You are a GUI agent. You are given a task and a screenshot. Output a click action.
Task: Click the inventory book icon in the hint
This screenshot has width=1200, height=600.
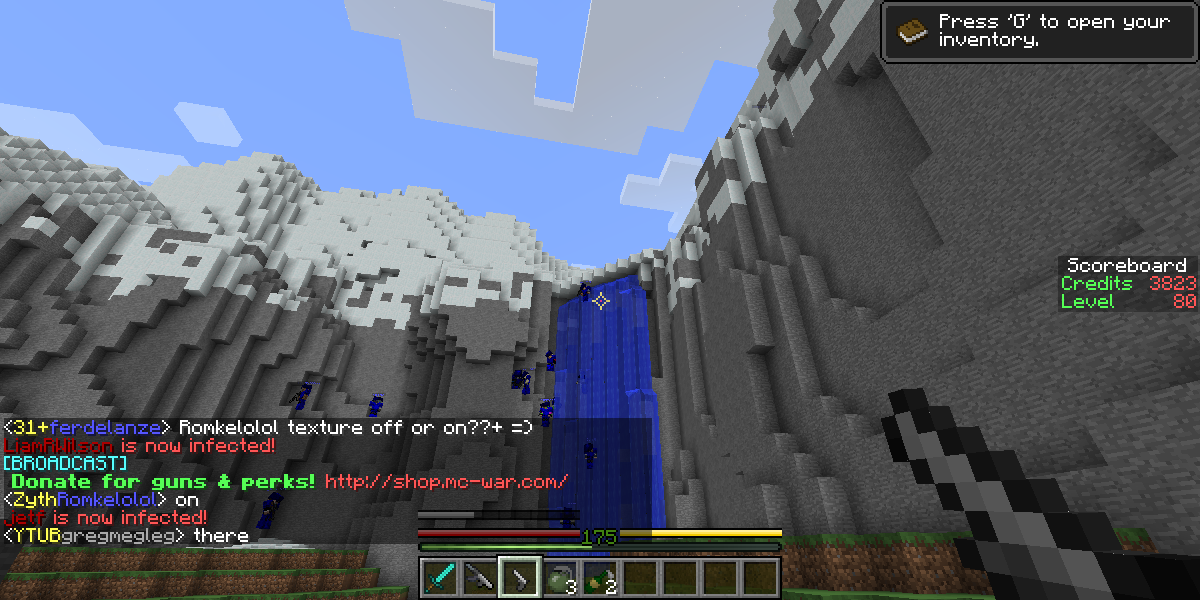[x=912, y=31]
